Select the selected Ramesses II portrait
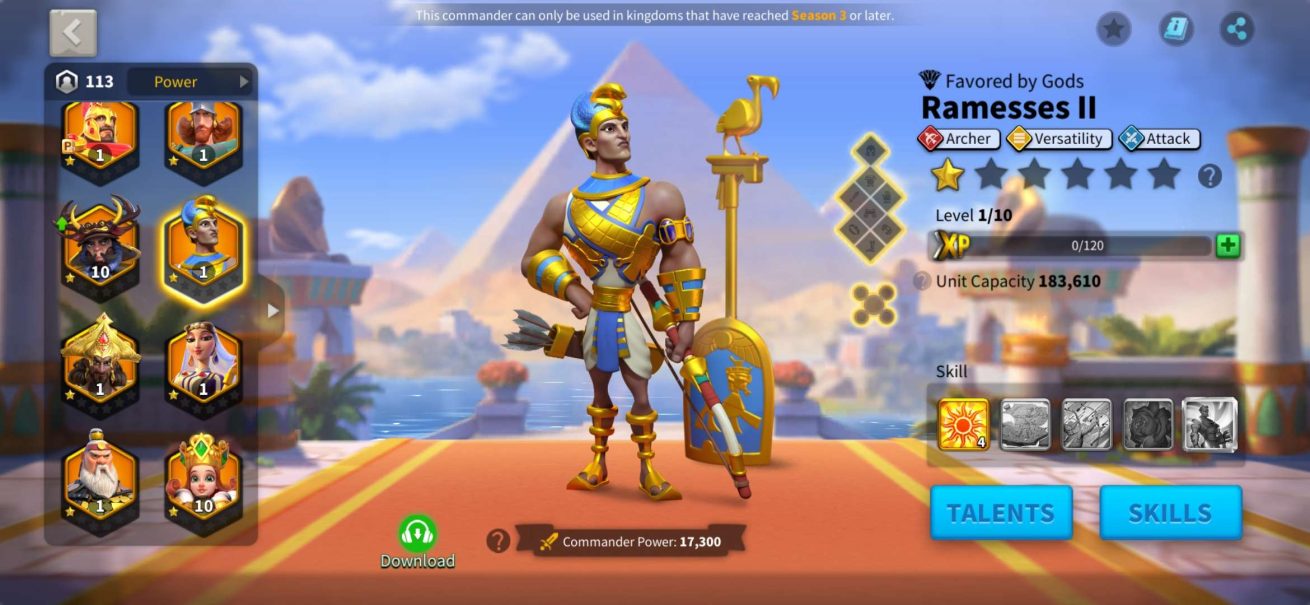 203,244
